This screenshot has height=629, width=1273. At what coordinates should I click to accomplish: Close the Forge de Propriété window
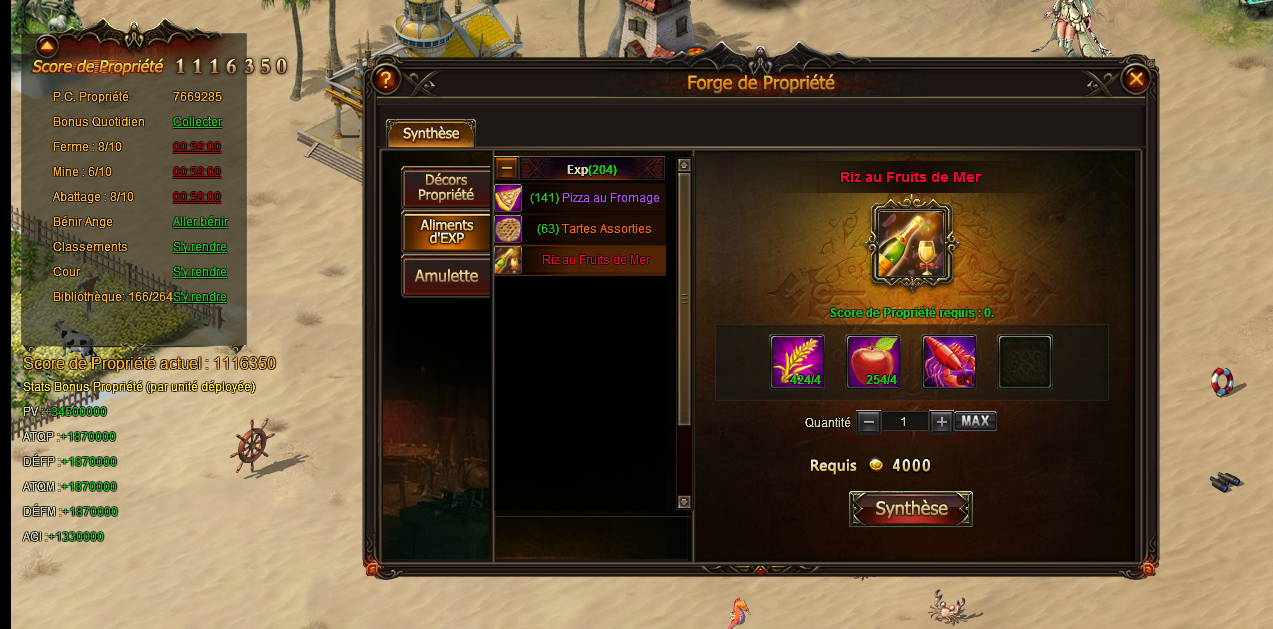pos(1135,79)
